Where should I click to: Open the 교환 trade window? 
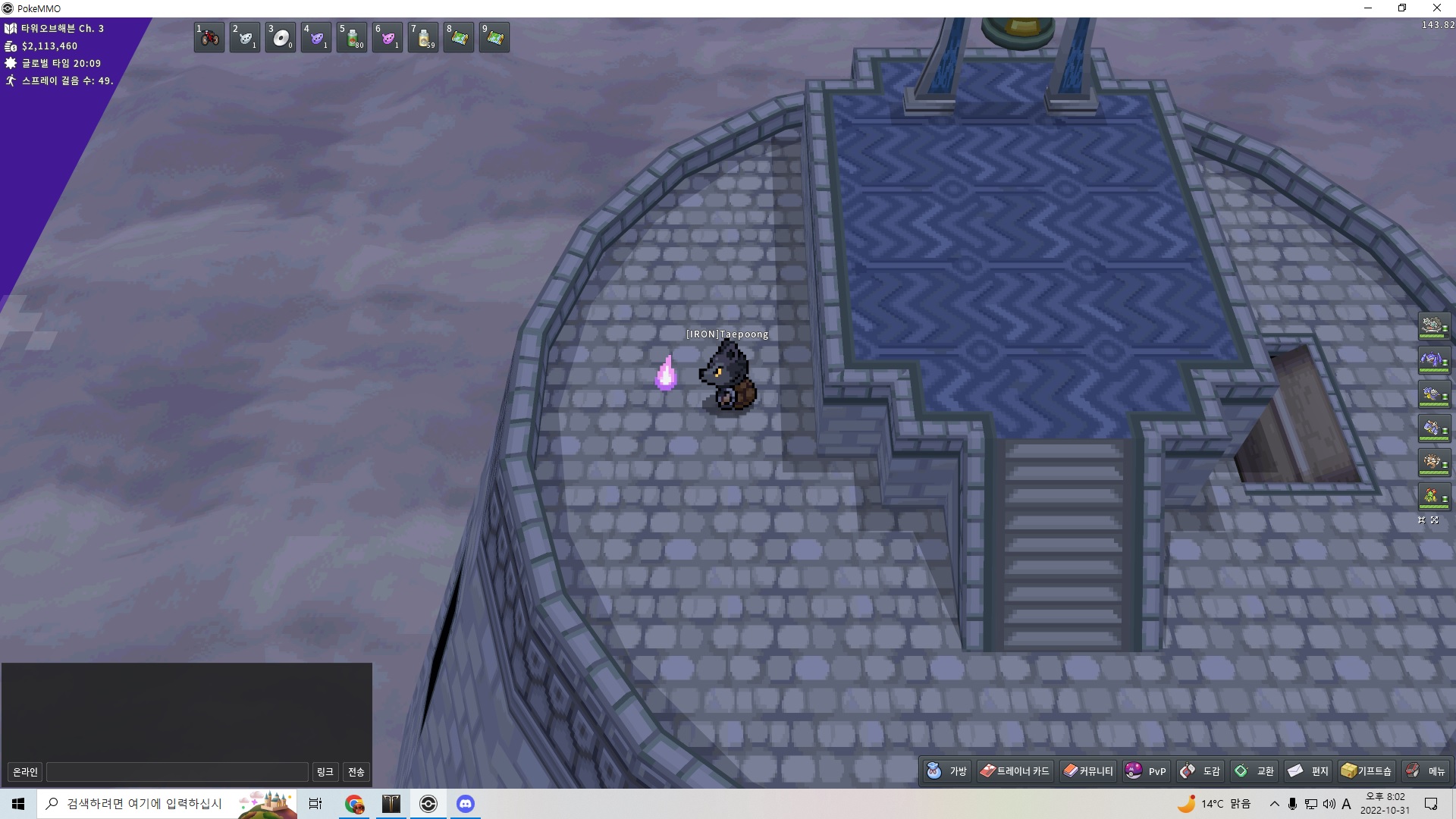click(x=1254, y=771)
